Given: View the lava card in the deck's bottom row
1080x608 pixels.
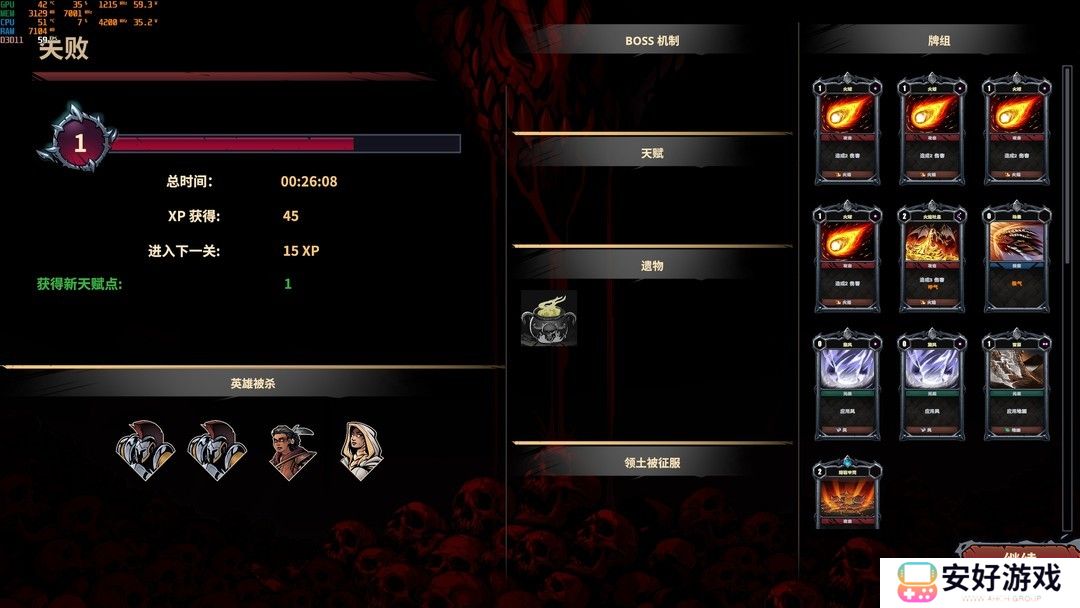Looking at the screenshot, I should coord(846,492).
